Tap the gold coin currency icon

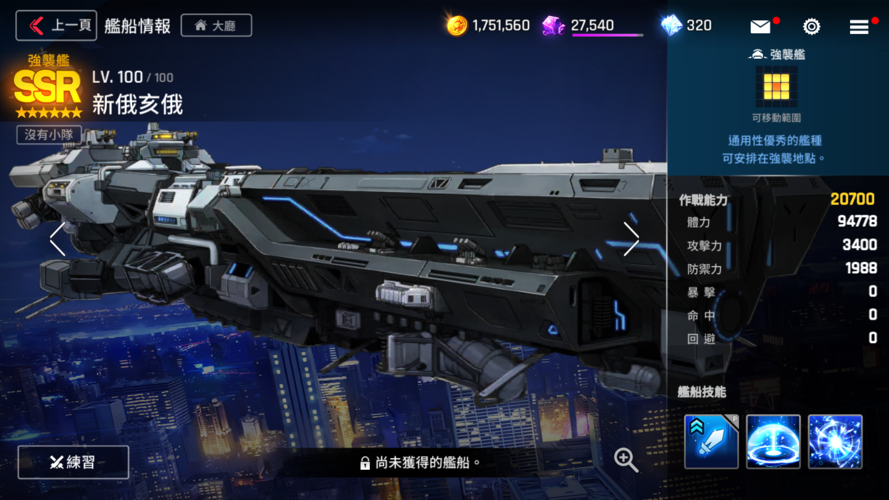click(457, 25)
